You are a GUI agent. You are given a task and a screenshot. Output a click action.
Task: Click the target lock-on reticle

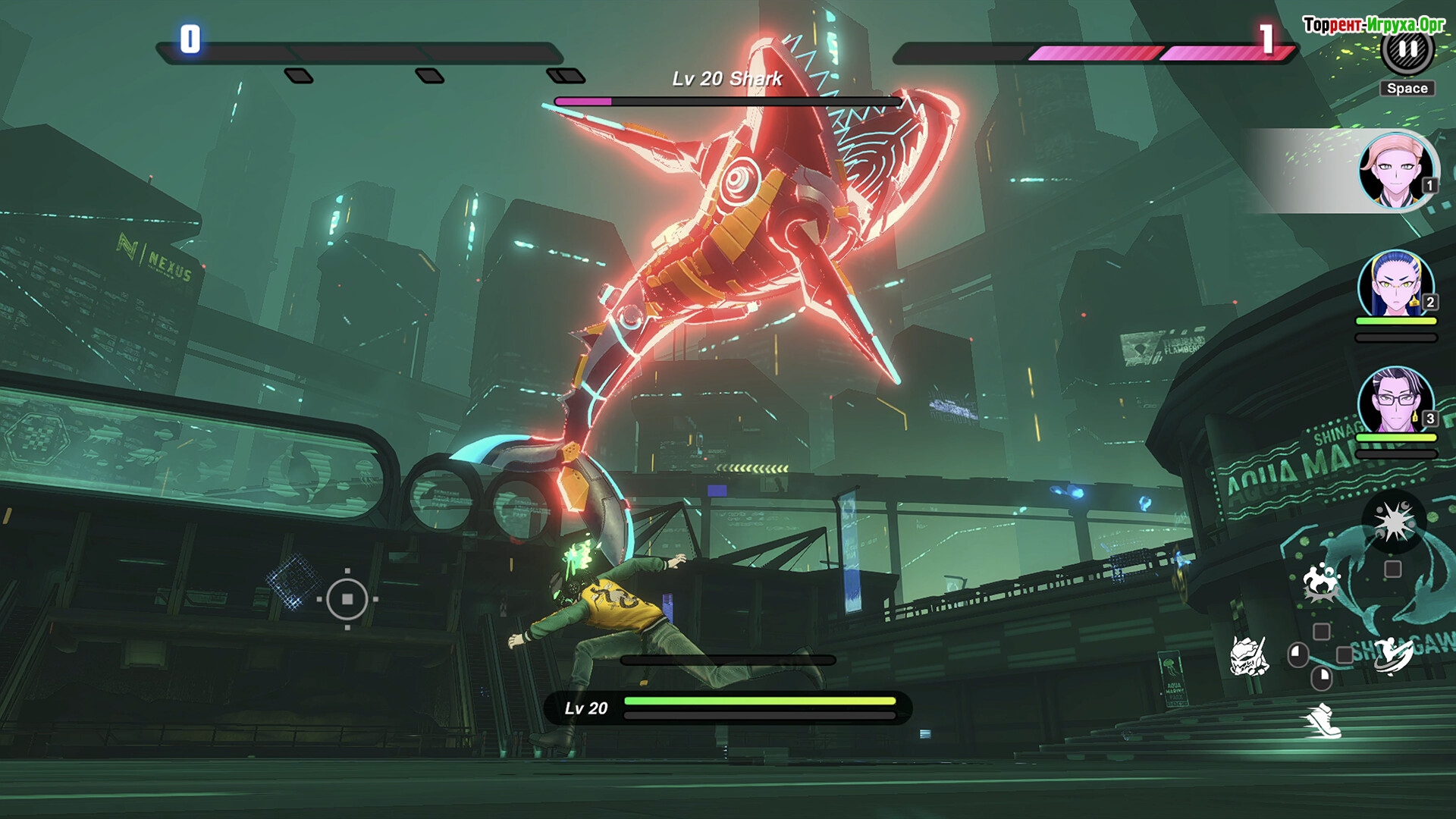coord(347,599)
